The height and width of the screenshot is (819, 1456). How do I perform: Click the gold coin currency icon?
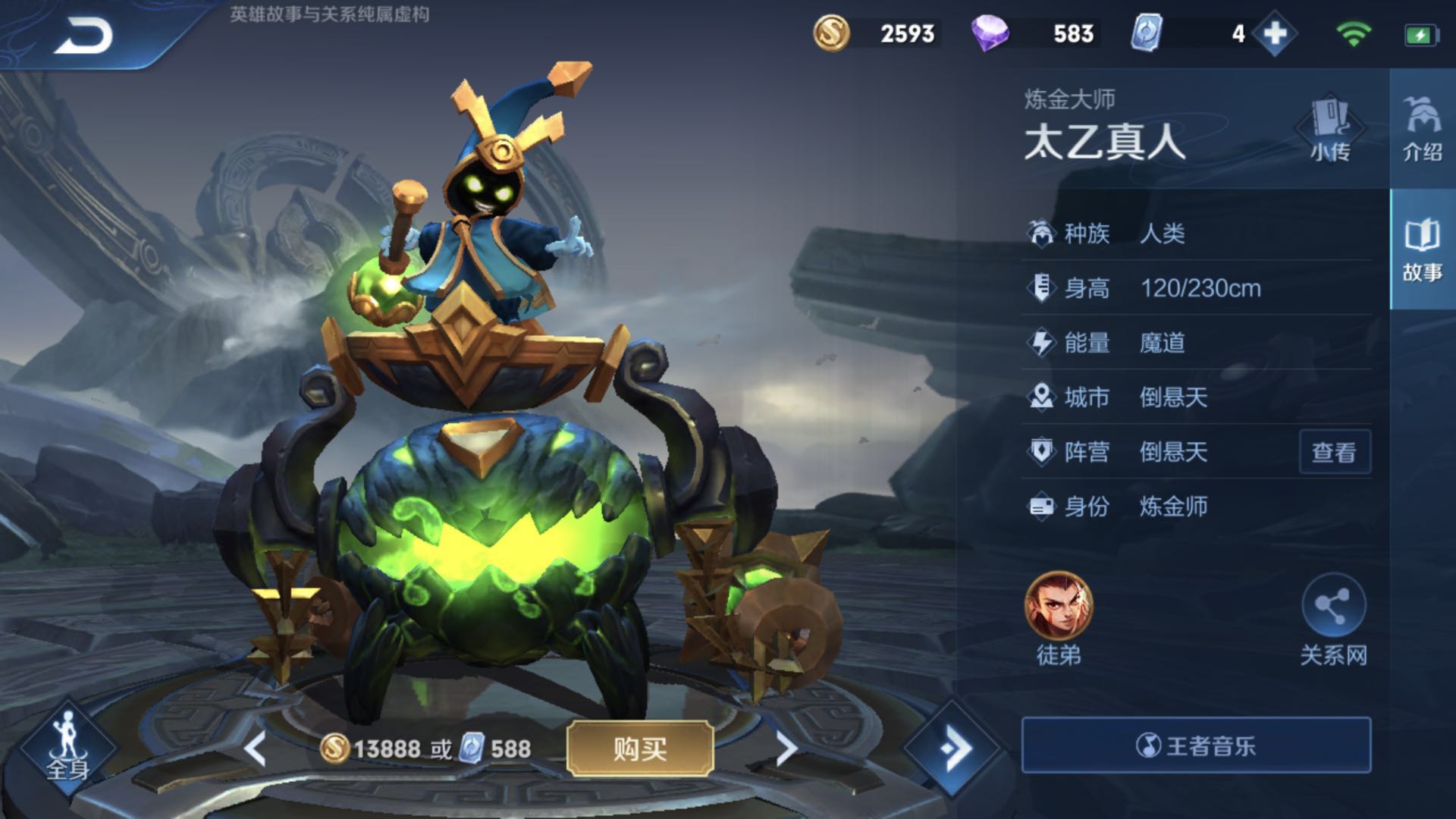click(x=831, y=34)
